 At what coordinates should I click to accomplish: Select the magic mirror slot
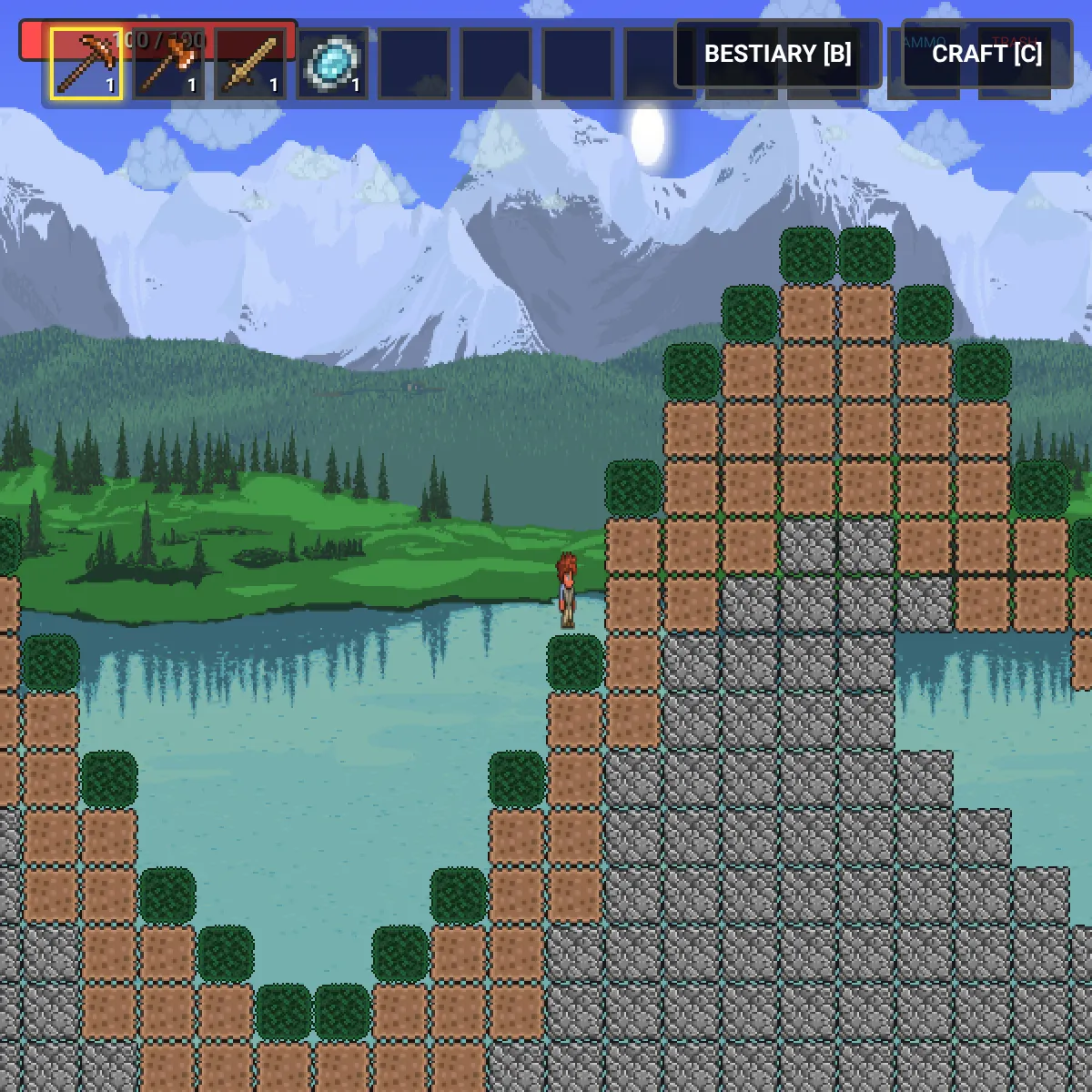click(332, 63)
